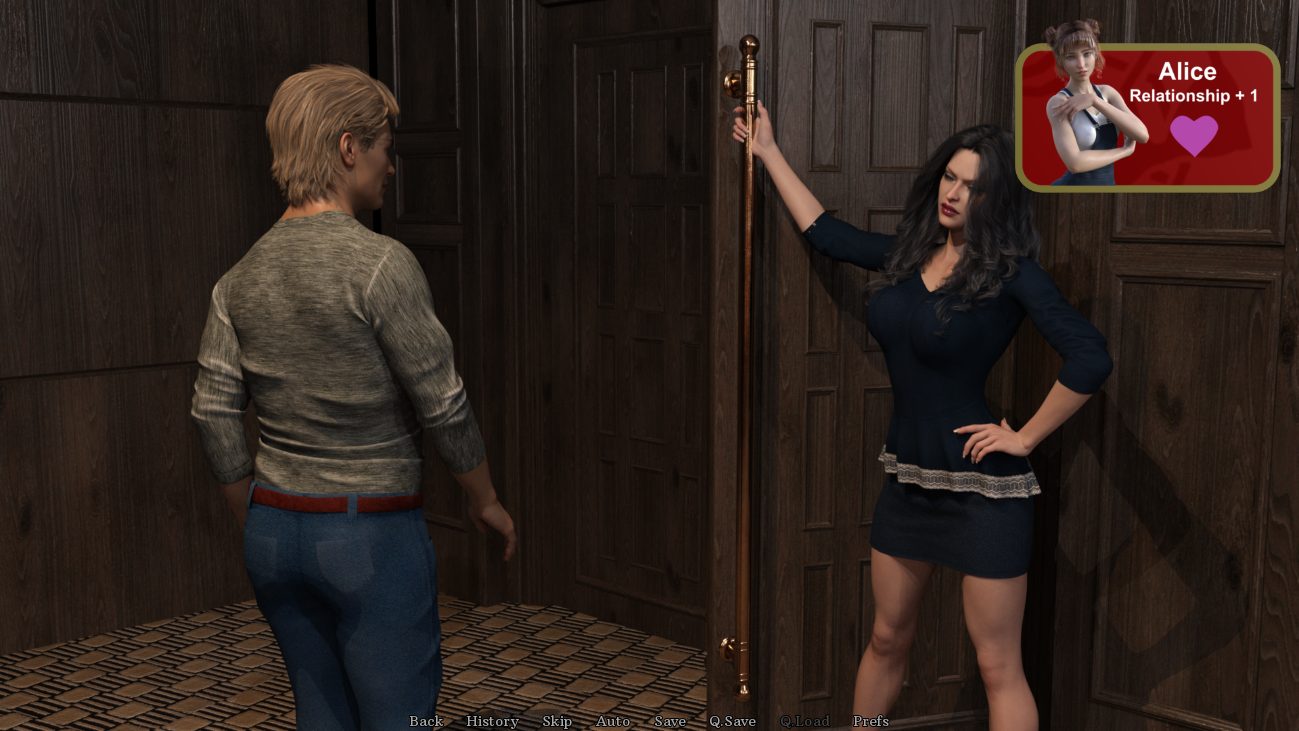Go back with the Back button
Screen dimensions: 1299x731
pos(426,721)
